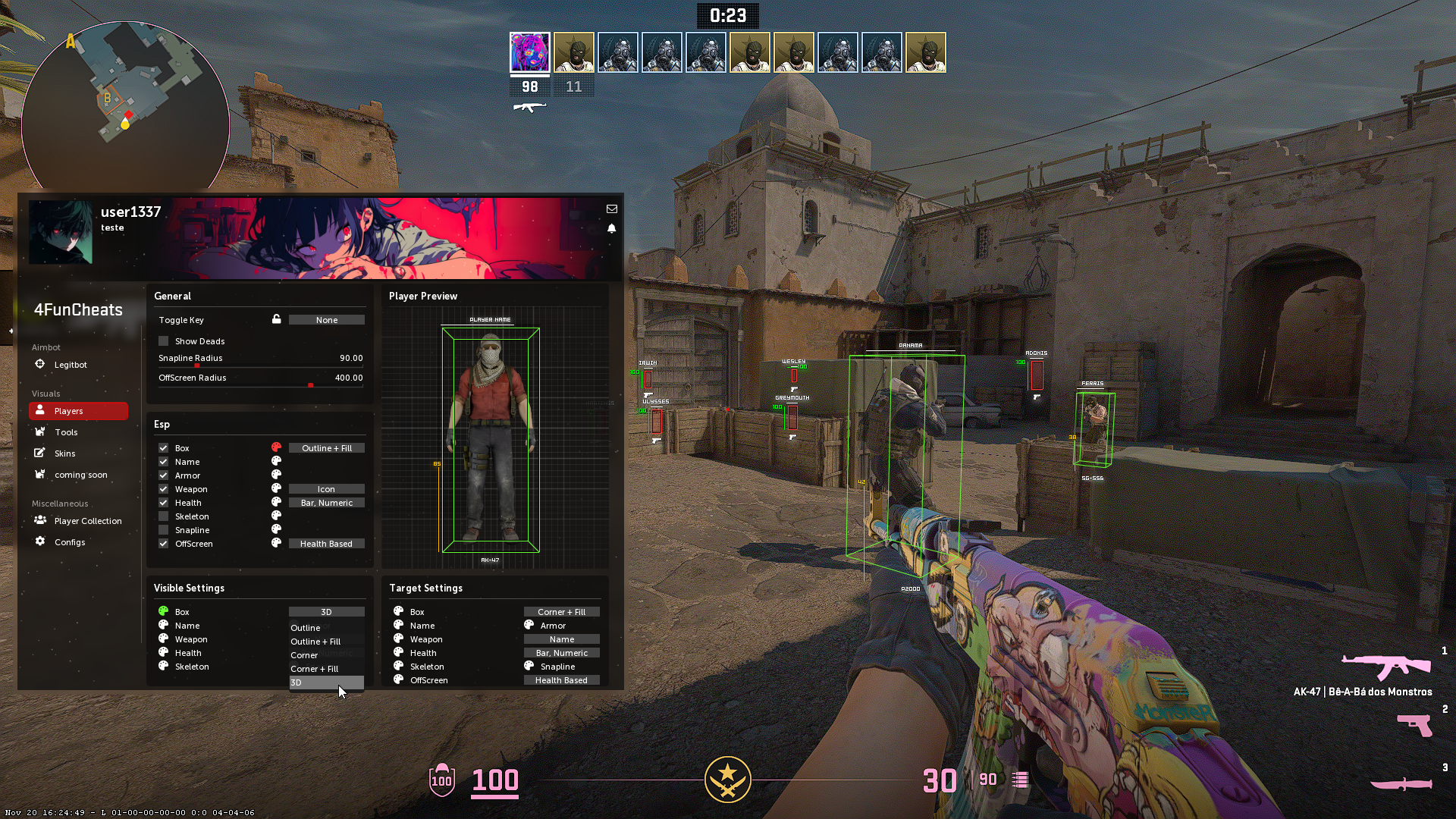Image resolution: width=1456 pixels, height=819 pixels.
Task: Click the user1337 profile avatar
Action: tap(61, 232)
